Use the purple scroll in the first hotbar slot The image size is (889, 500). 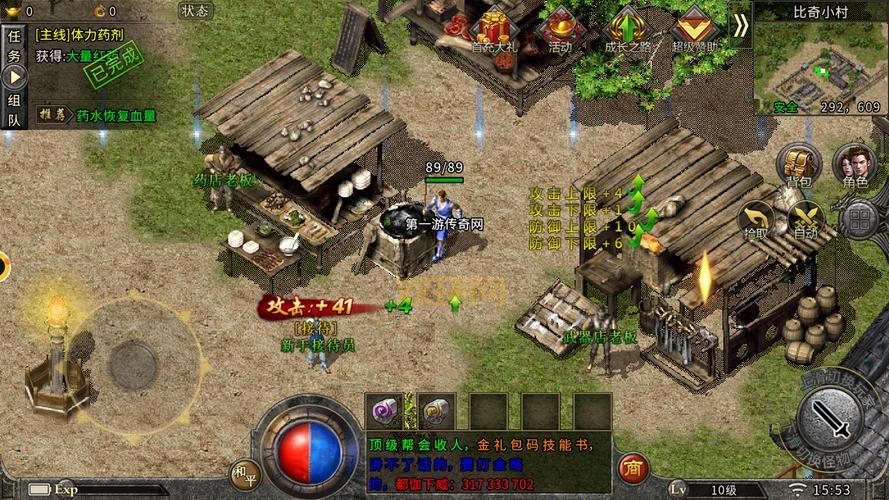pyautogui.click(x=383, y=408)
